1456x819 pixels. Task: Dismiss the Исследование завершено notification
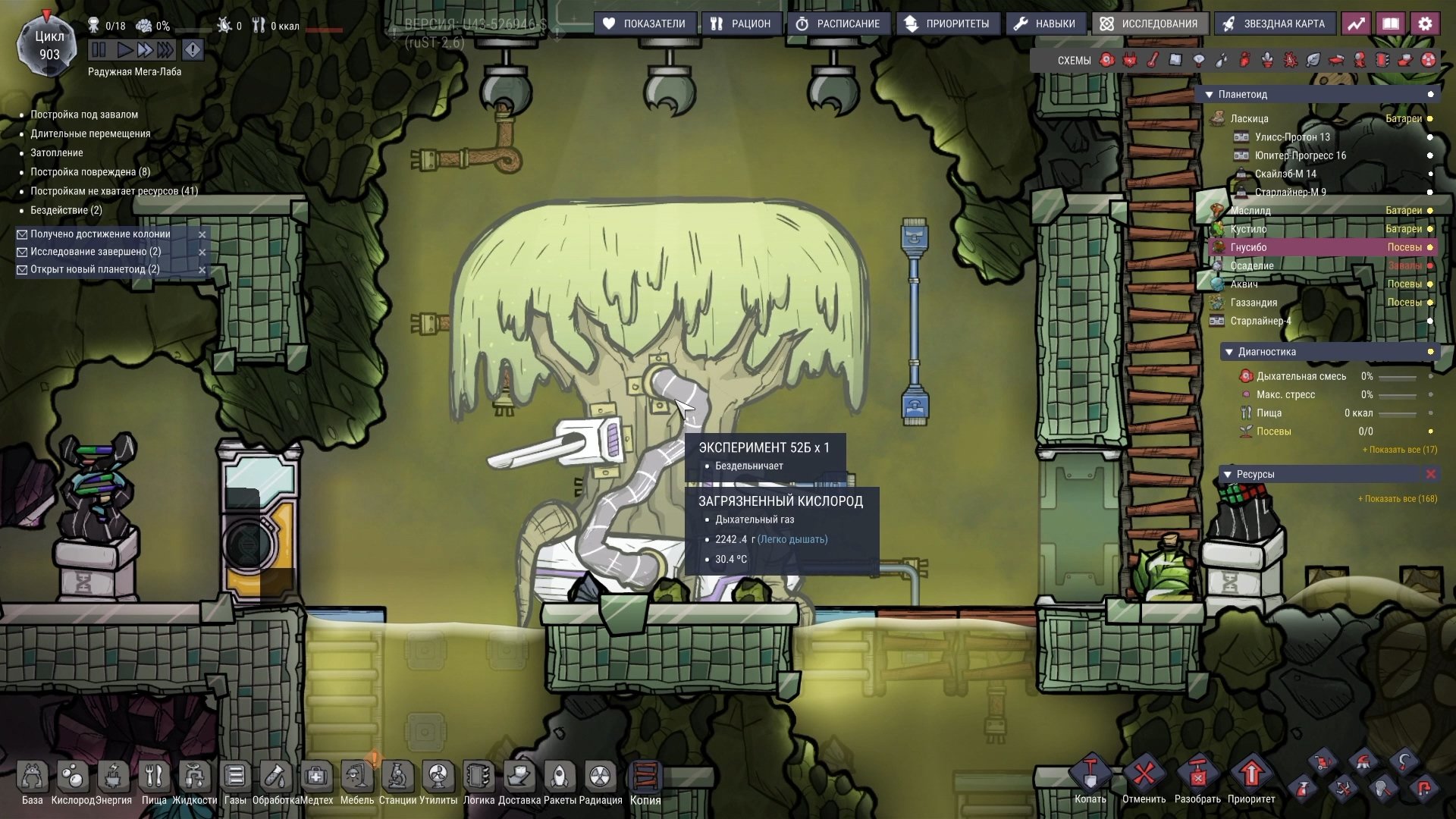pyautogui.click(x=202, y=252)
